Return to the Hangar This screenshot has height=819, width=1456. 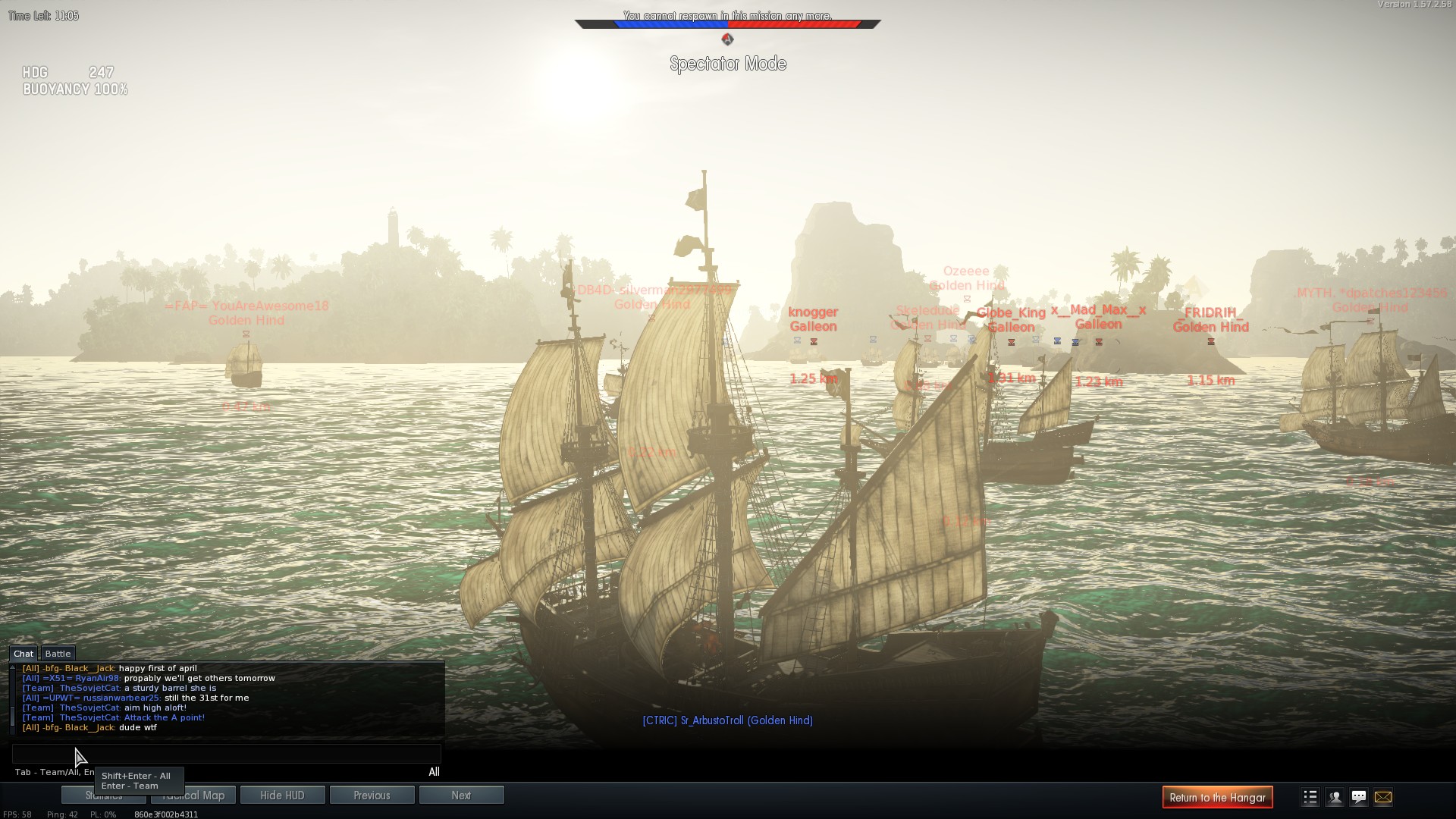pyautogui.click(x=1217, y=797)
